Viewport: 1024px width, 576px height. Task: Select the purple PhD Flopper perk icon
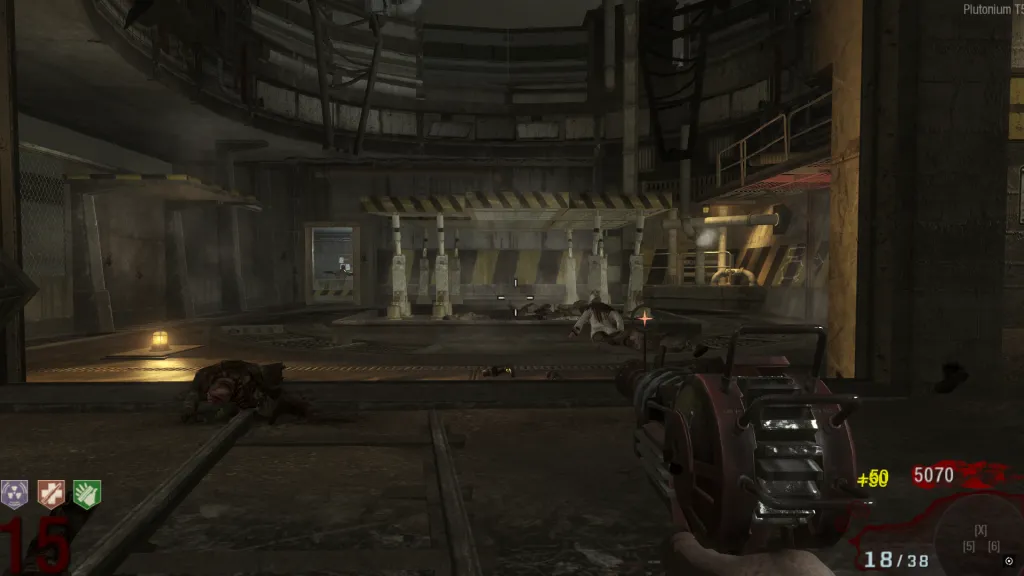pos(15,493)
